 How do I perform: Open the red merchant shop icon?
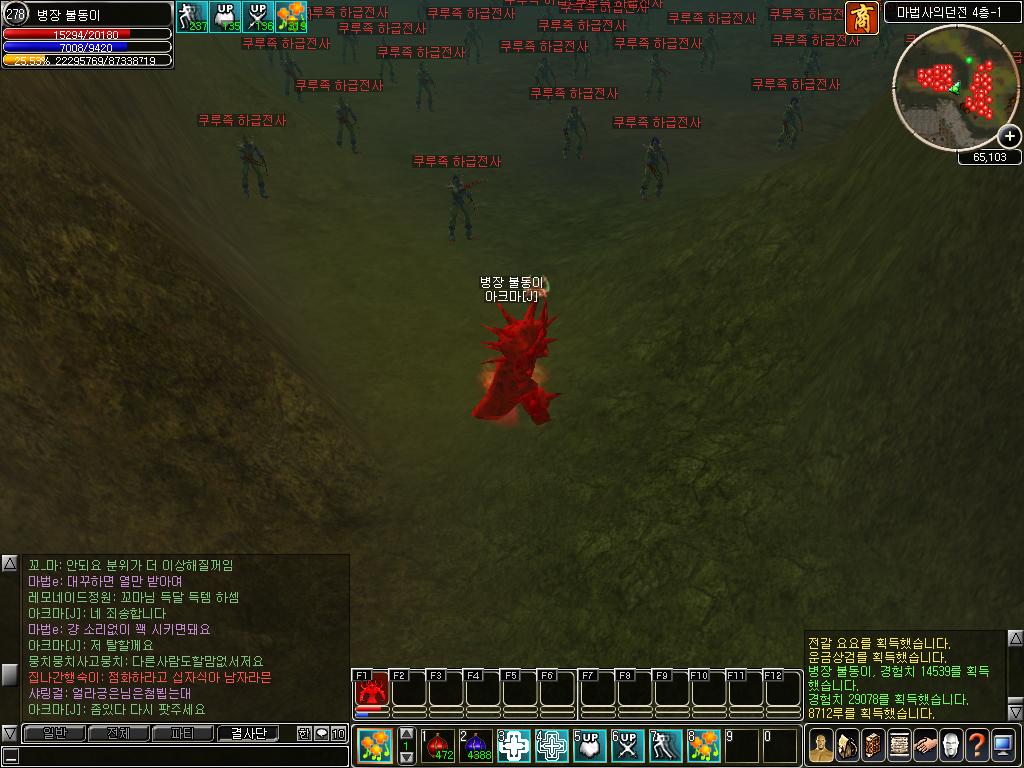[x=860, y=17]
